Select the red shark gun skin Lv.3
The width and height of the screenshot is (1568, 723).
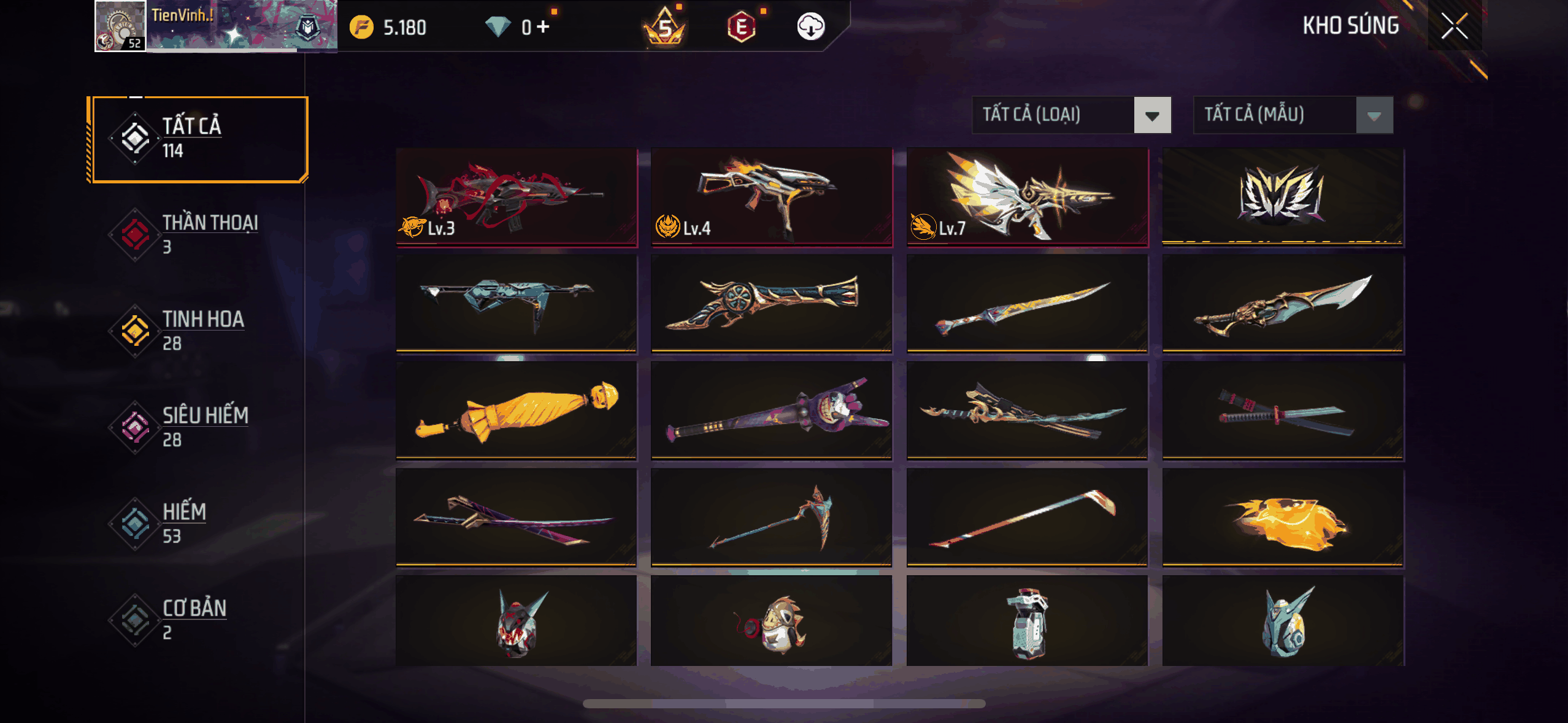517,197
